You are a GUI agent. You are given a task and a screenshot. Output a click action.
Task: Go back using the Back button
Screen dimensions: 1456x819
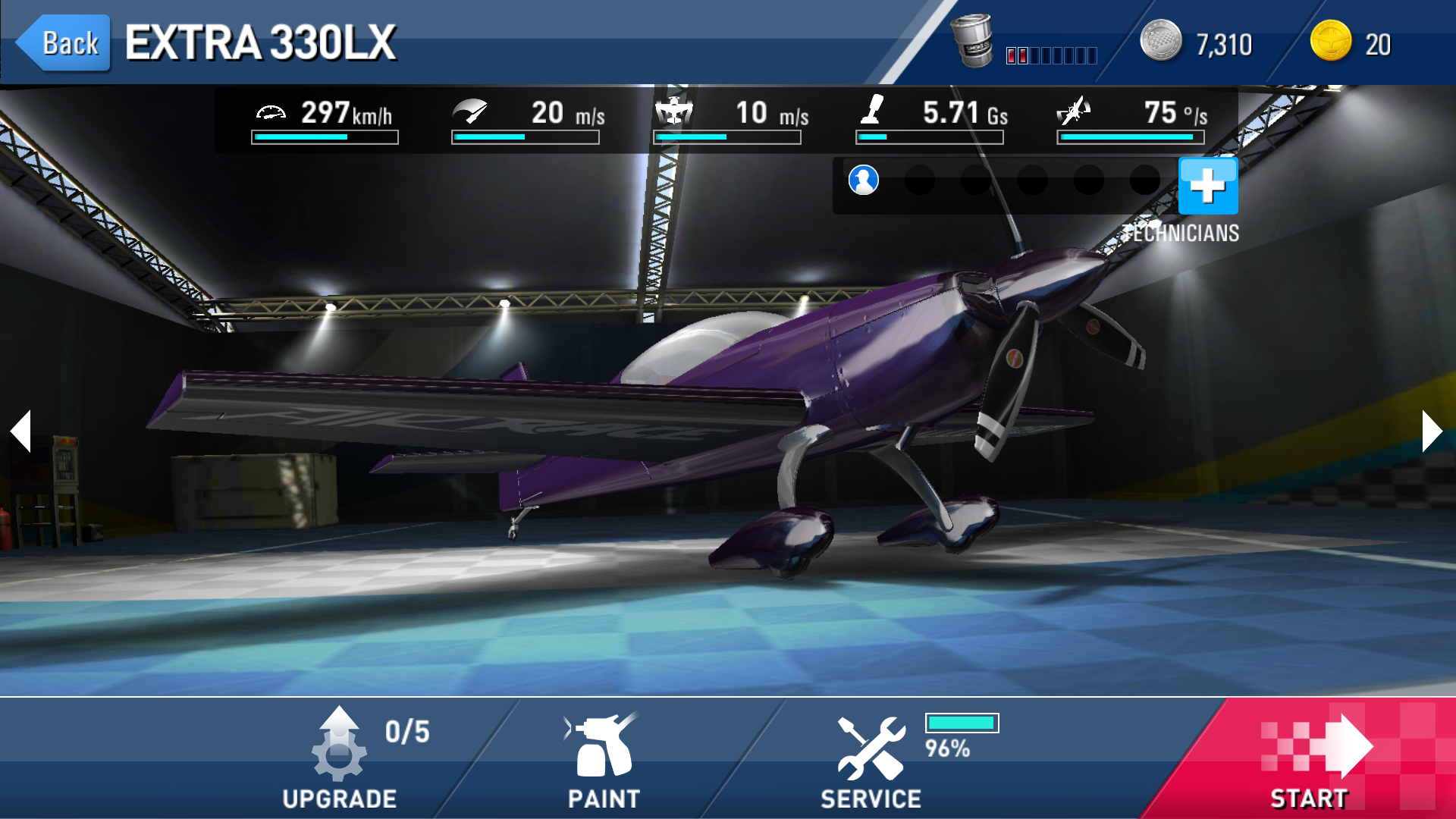[64, 43]
